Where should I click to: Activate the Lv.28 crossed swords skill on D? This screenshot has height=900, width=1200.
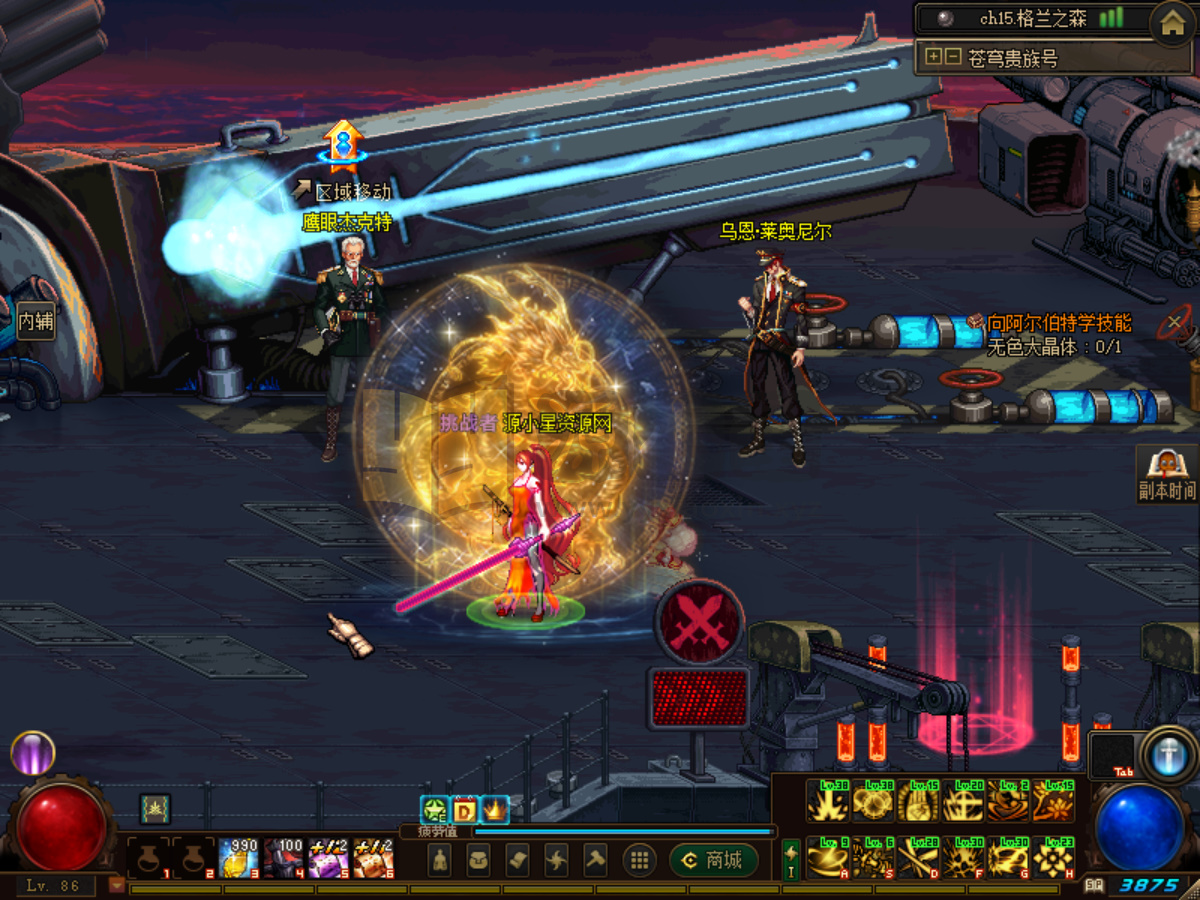click(x=918, y=858)
